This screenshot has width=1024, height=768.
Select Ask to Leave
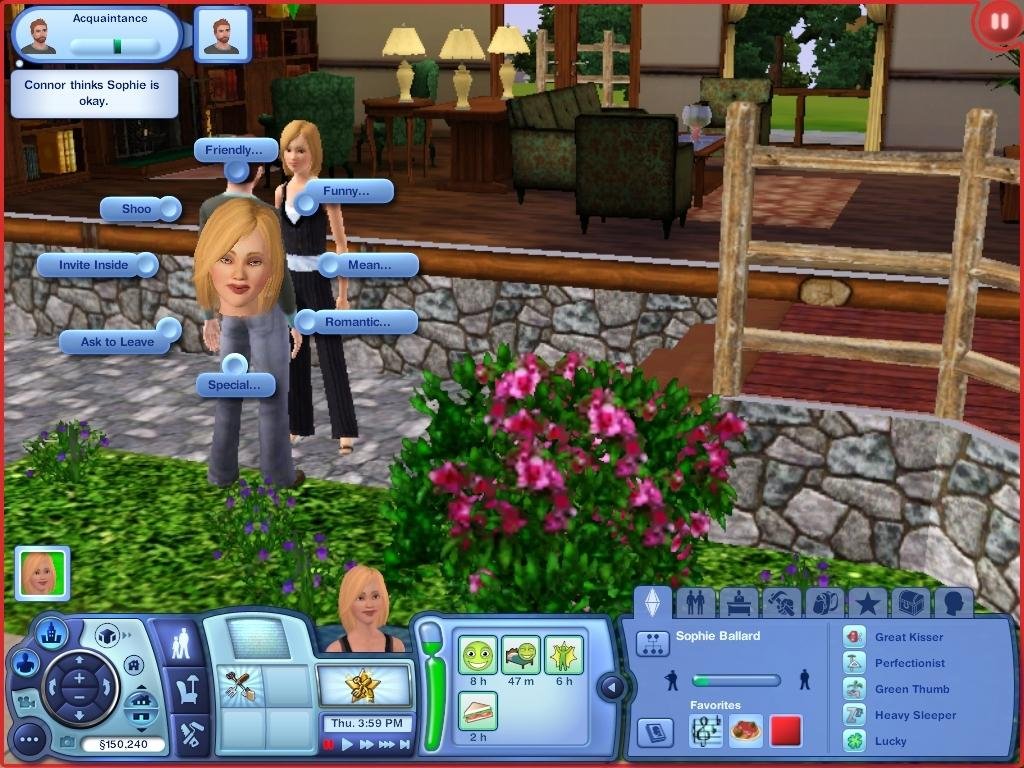[x=117, y=342]
